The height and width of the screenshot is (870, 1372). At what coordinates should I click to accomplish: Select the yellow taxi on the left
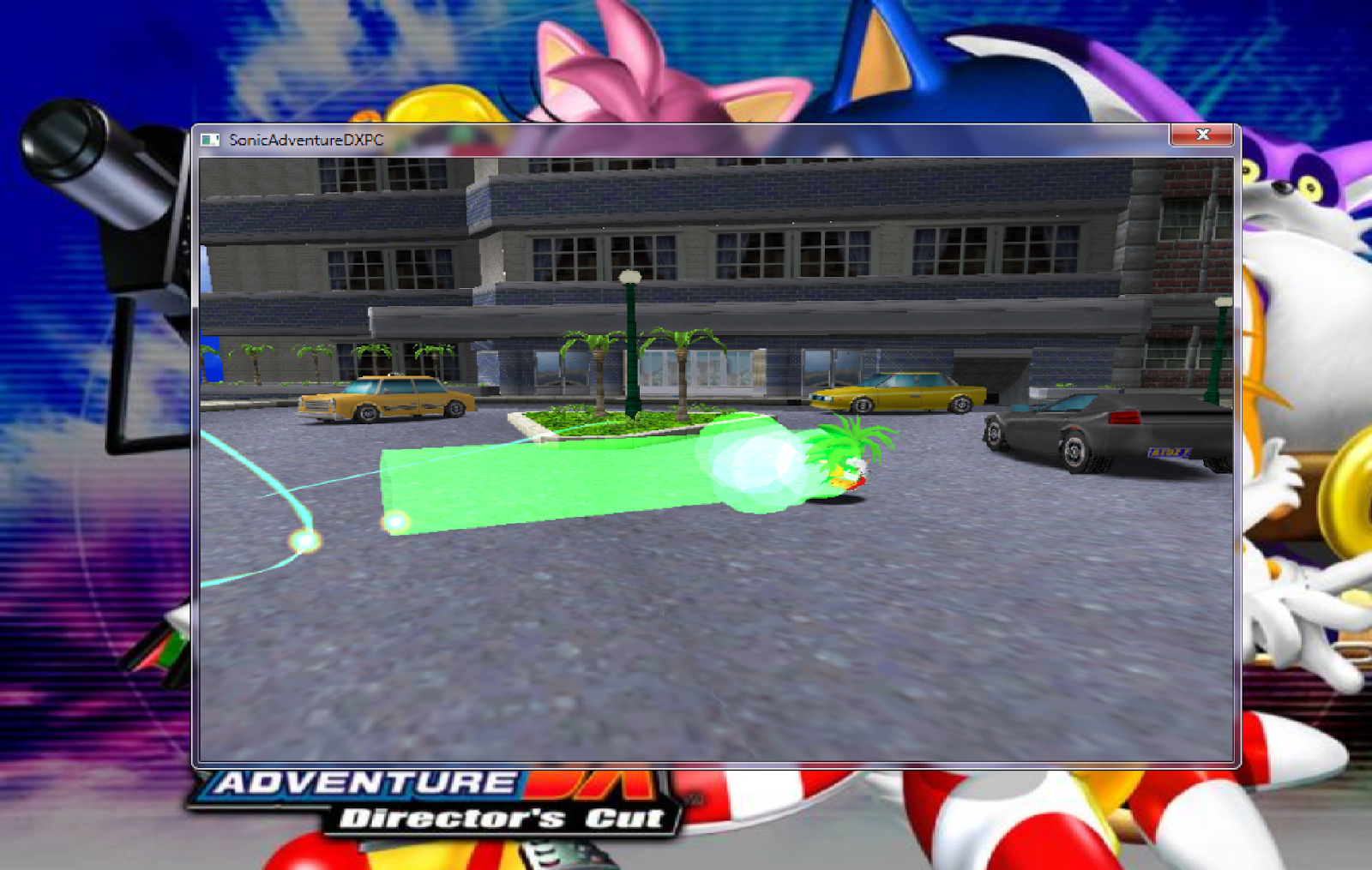pos(386,403)
